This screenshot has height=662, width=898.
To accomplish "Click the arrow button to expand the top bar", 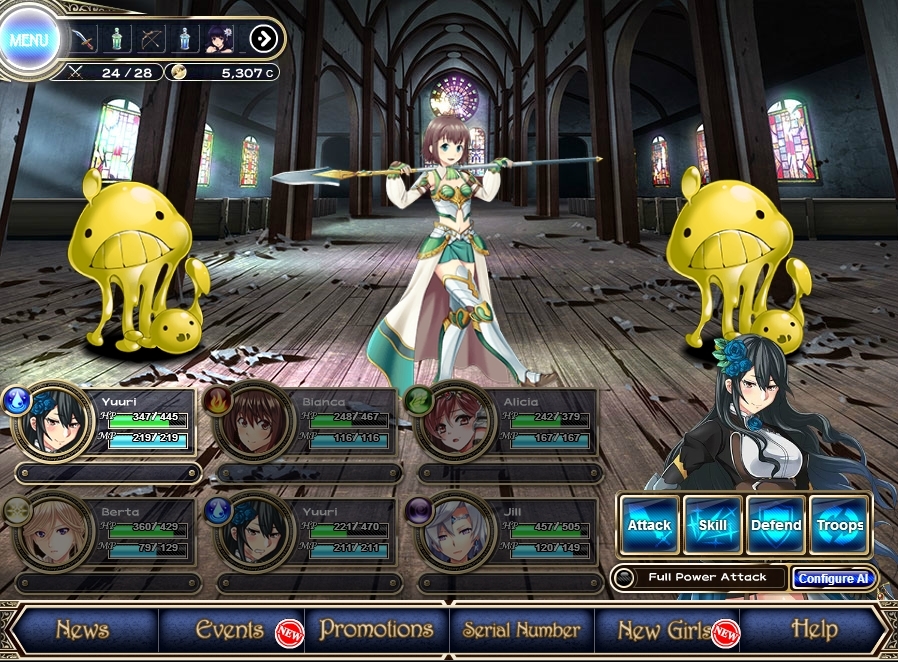I will (x=264, y=40).
